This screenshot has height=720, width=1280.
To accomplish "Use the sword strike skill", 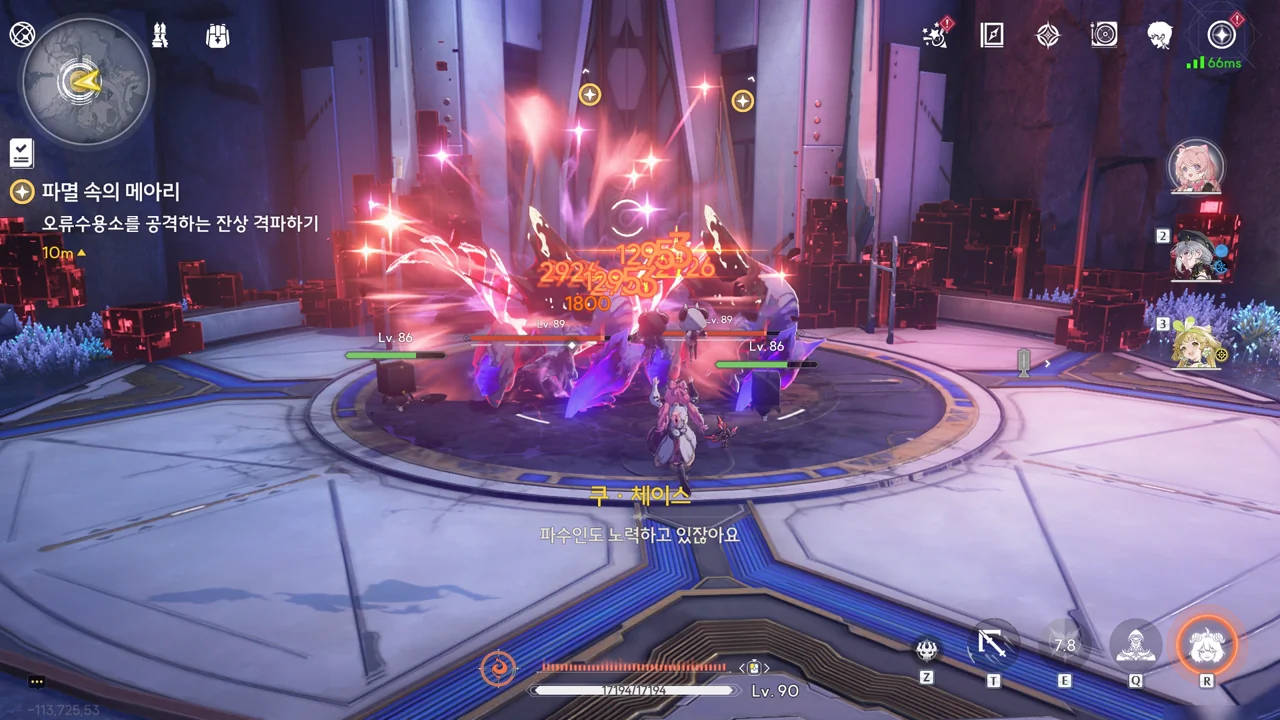I will (994, 645).
